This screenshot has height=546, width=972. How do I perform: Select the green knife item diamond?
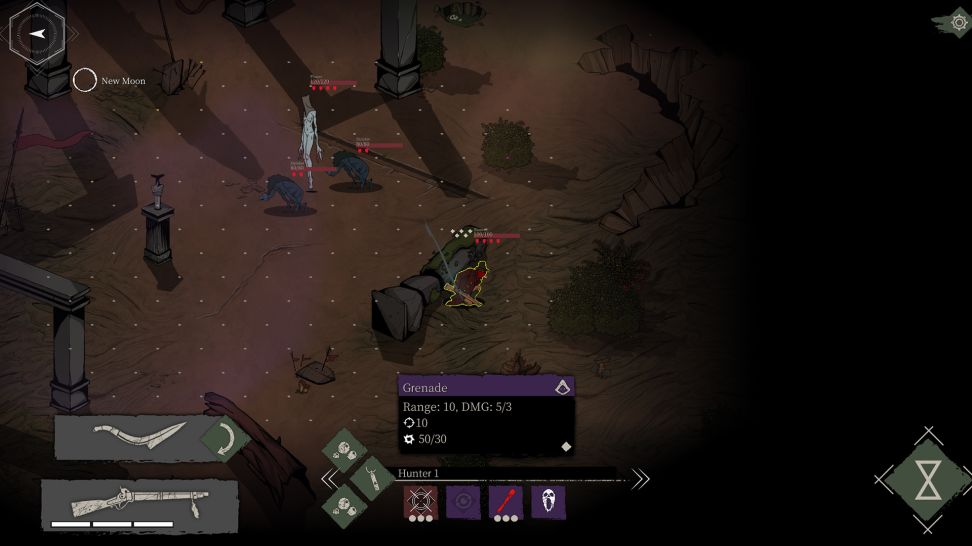click(x=372, y=476)
